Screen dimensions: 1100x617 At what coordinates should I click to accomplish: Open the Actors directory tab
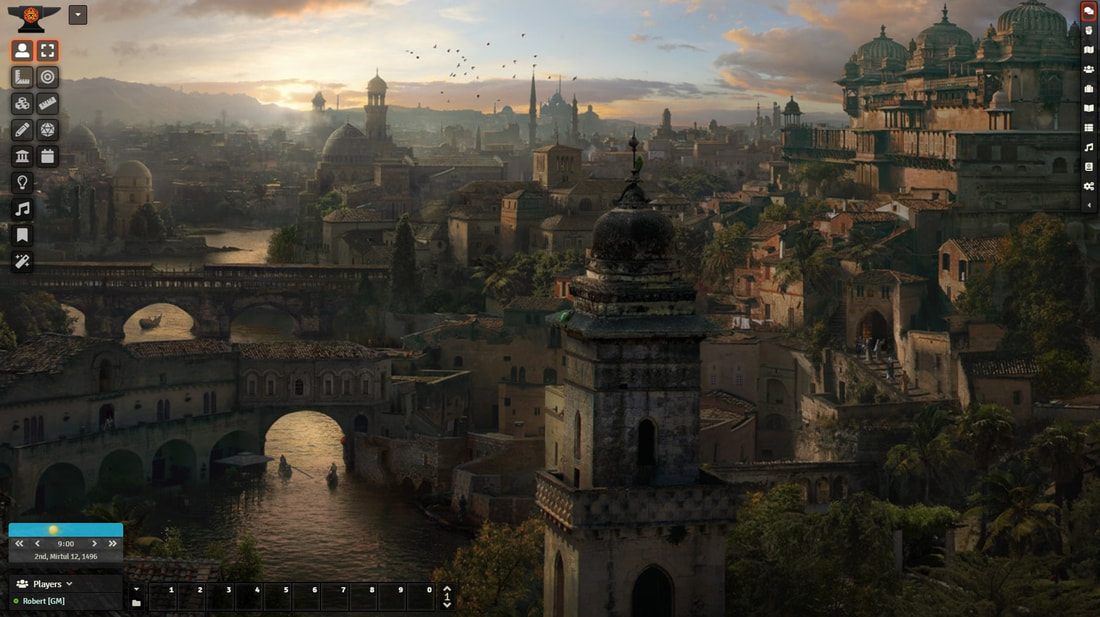pos(1089,69)
